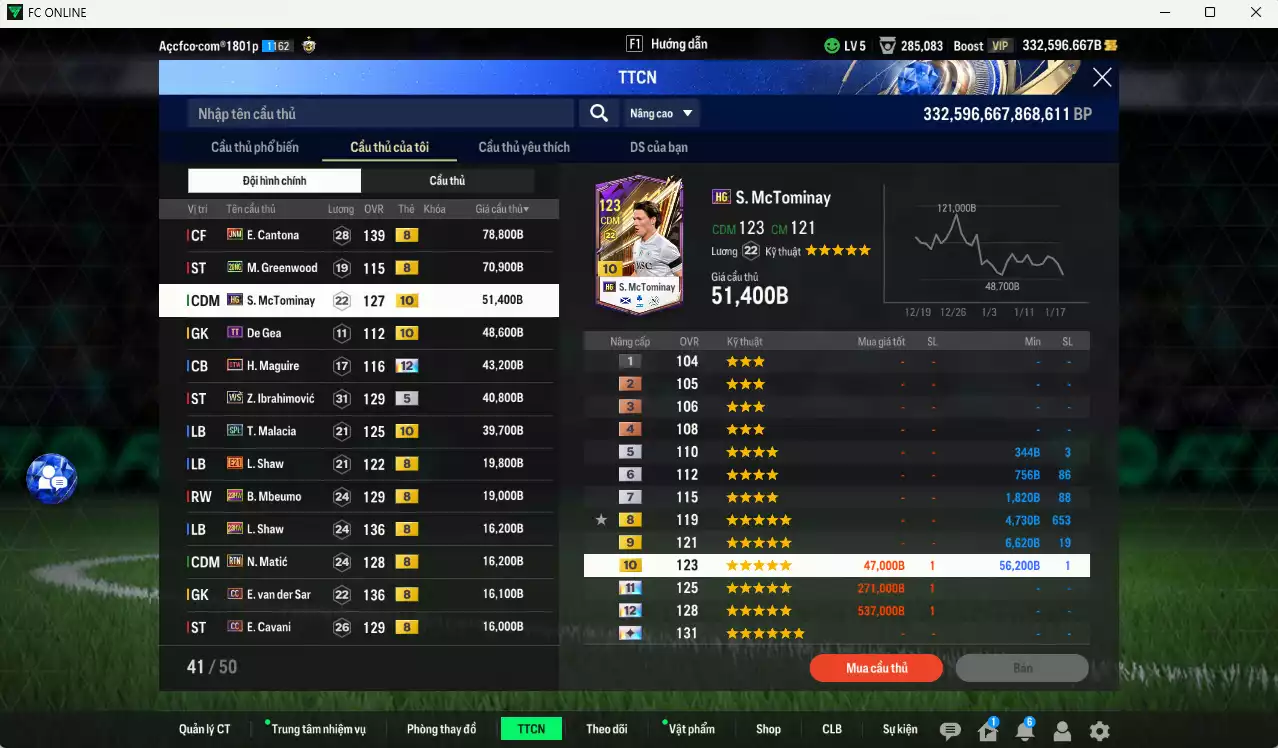1278x748 pixels.
Task: Maximize the FC ONLINE window
Action: click(x=1210, y=13)
